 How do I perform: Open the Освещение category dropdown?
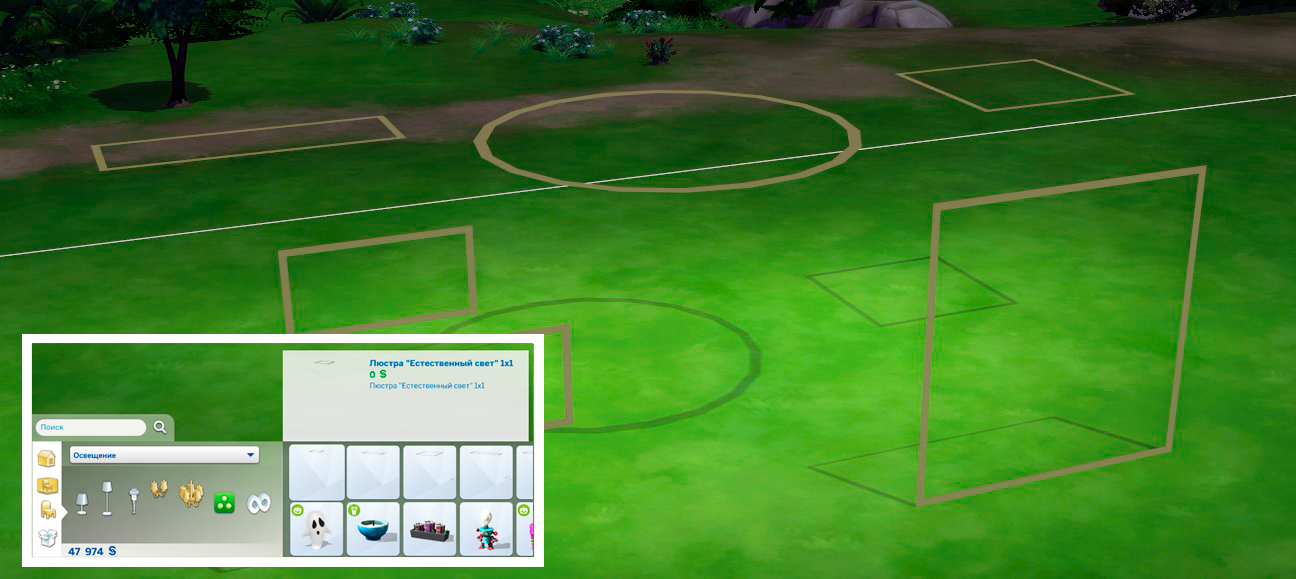[x=164, y=455]
